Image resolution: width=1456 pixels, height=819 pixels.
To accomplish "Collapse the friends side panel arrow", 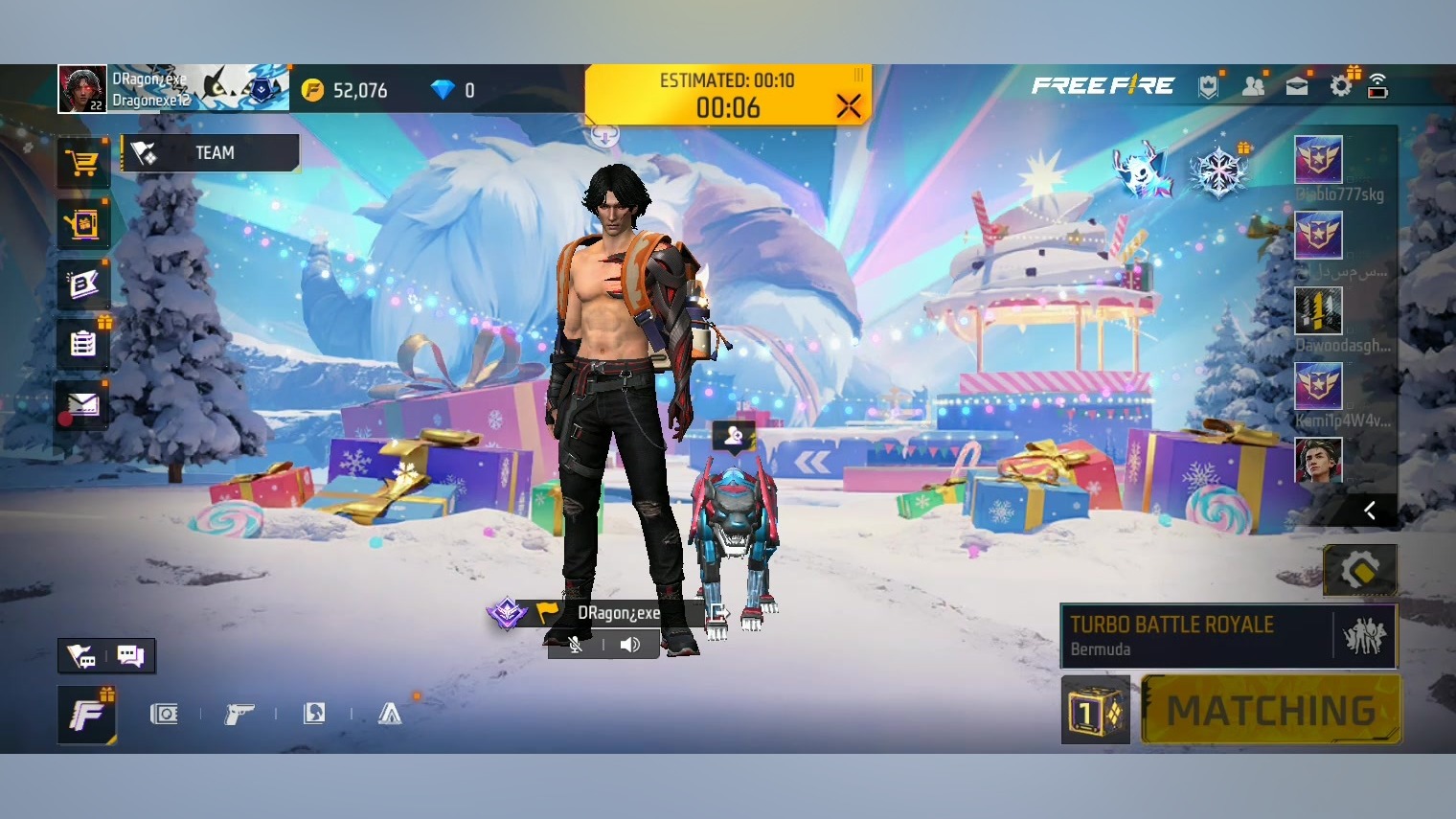I will click(x=1370, y=511).
